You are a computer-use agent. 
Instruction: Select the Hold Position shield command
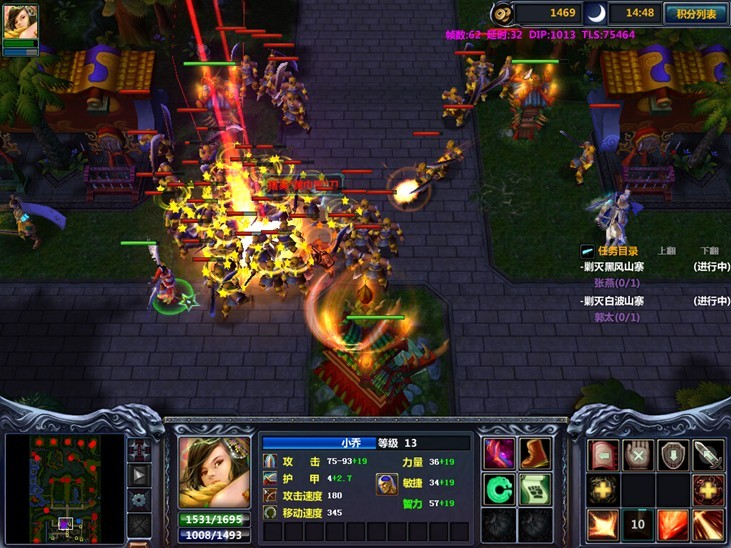click(x=673, y=455)
